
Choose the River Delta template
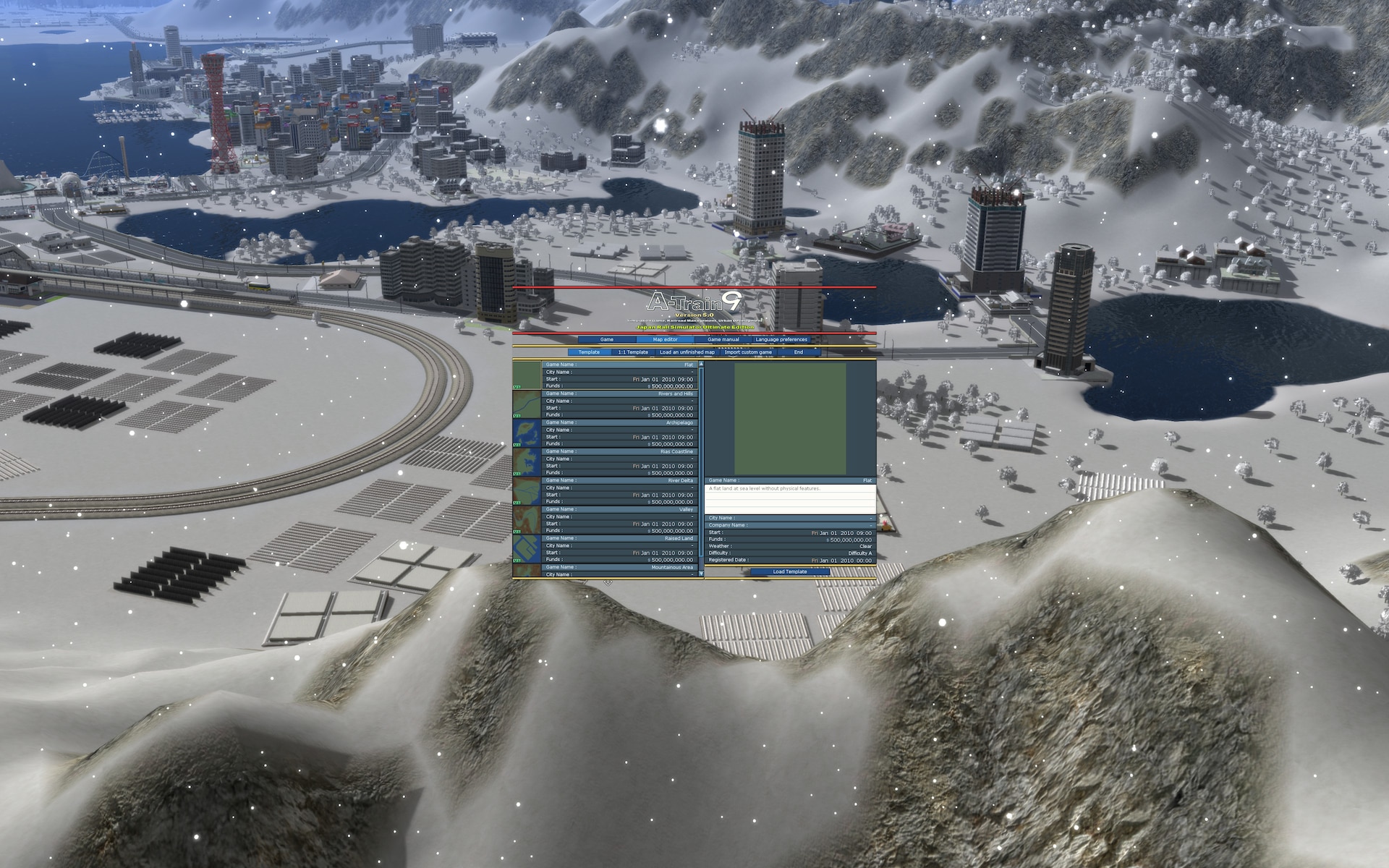(x=619, y=491)
